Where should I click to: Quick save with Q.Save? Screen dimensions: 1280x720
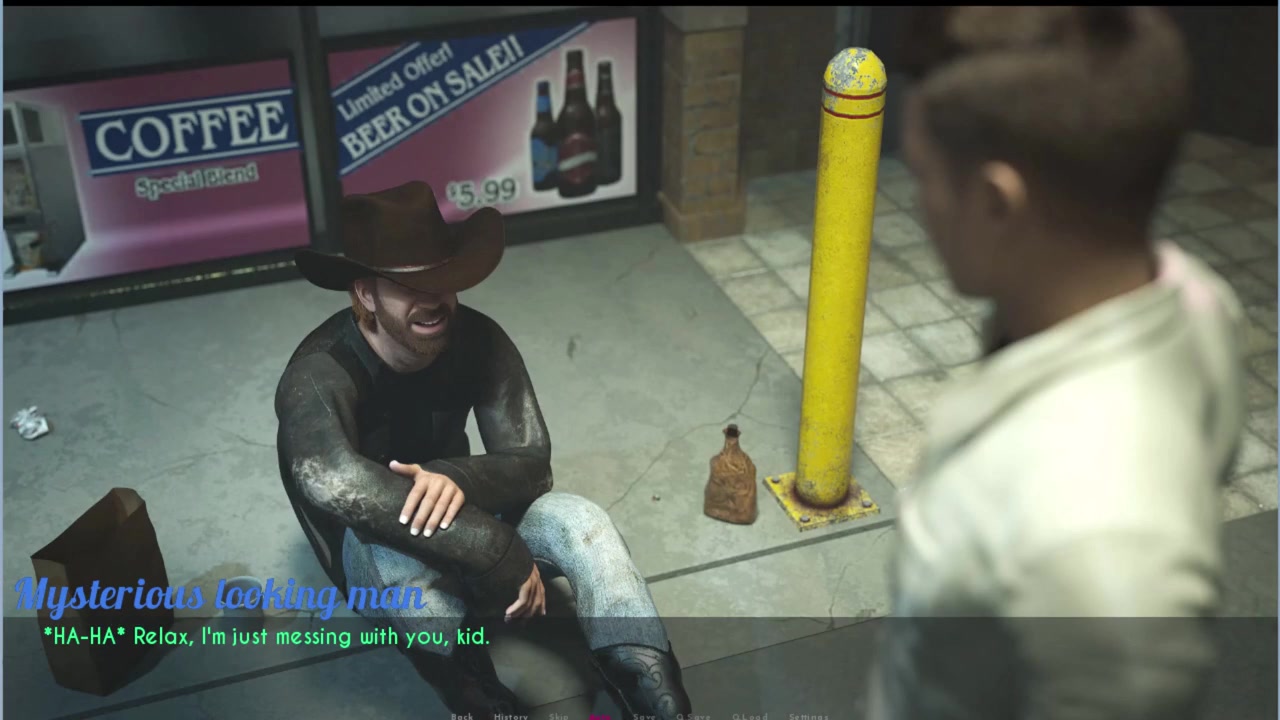693,716
